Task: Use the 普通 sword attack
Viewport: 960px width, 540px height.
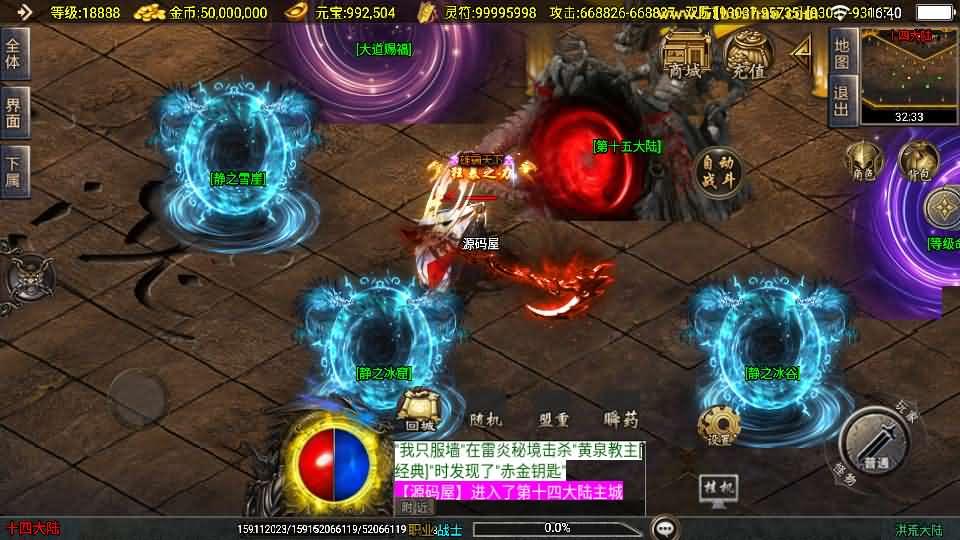Action: [x=876, y=442]
